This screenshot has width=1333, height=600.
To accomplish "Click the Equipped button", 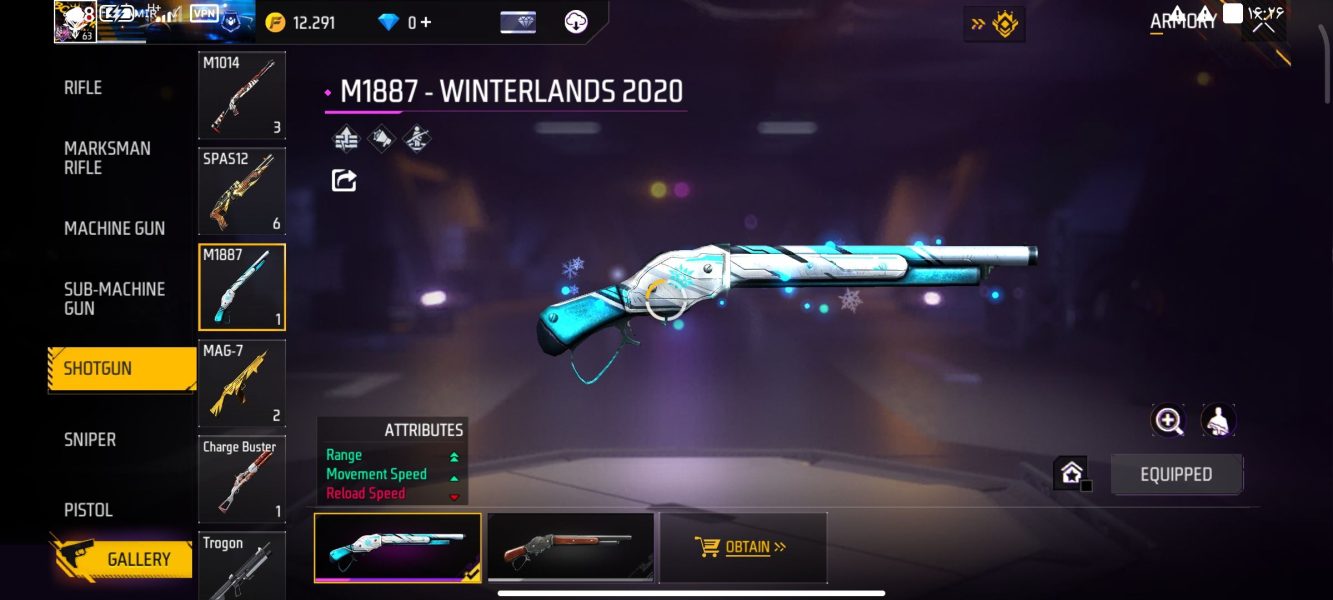I will (1176, 475).
